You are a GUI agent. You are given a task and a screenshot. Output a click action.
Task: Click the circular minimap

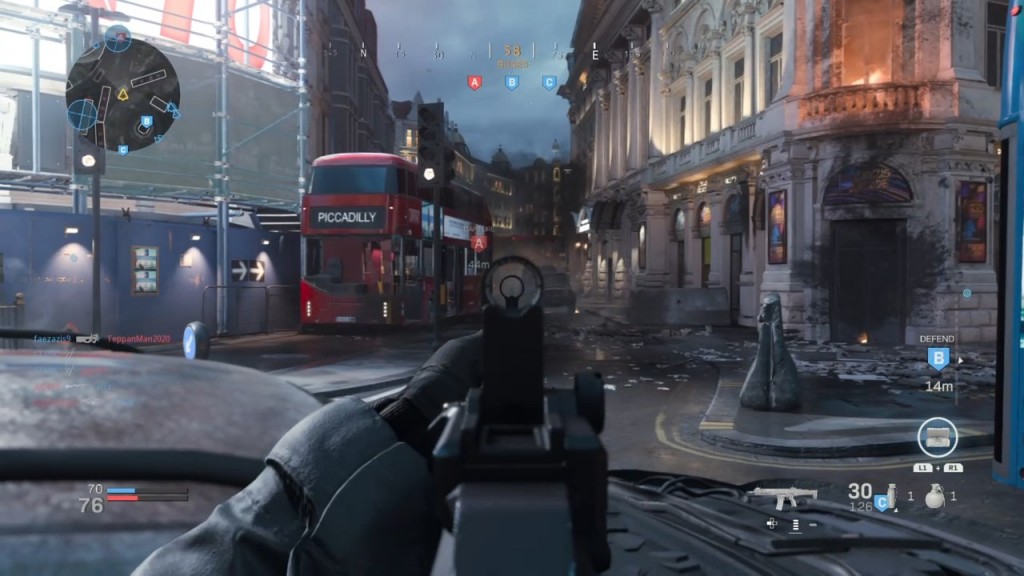(x=122, y=95)
